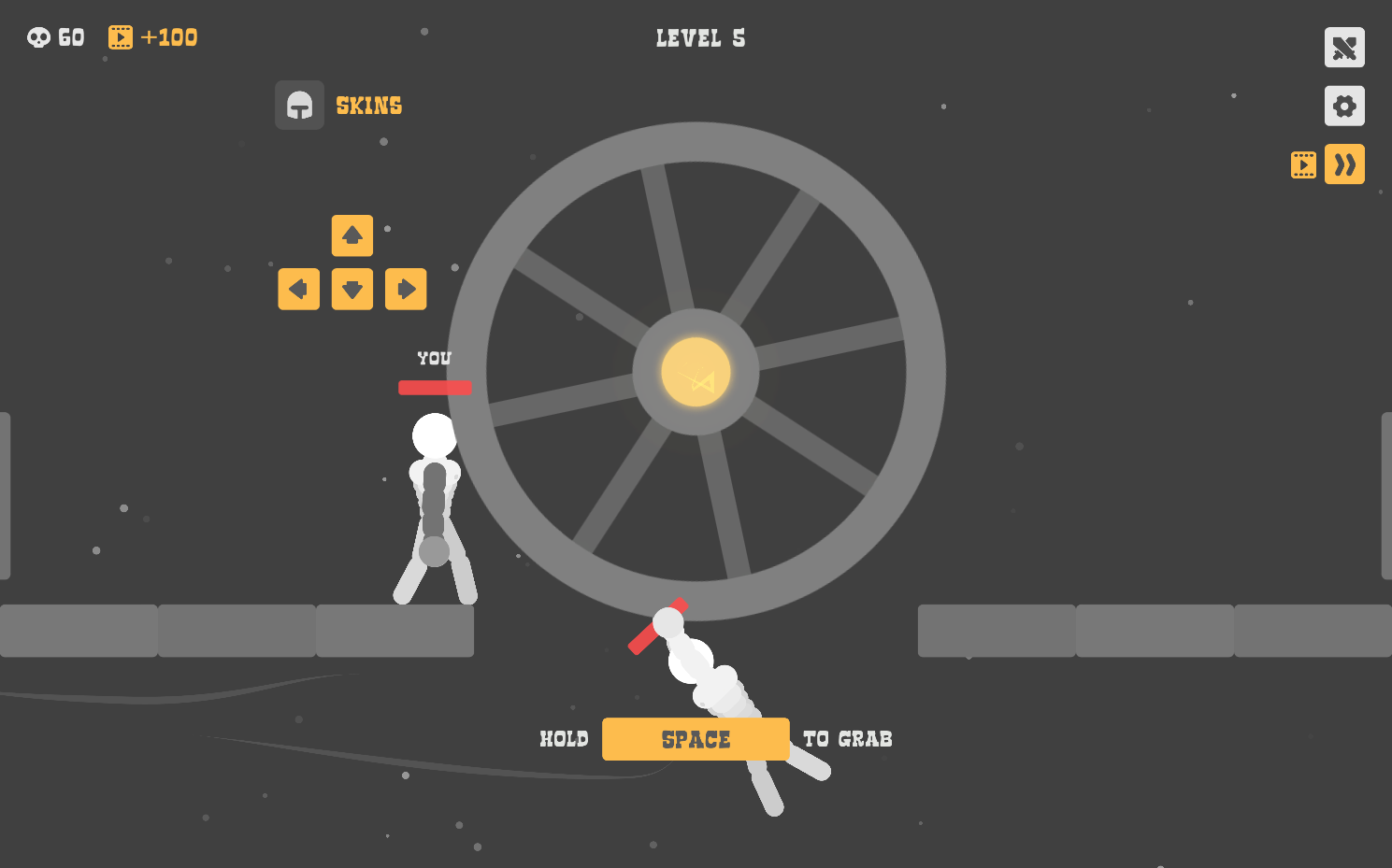
Task: Click the skull icon showing 60
Action: tap(38, 36)
